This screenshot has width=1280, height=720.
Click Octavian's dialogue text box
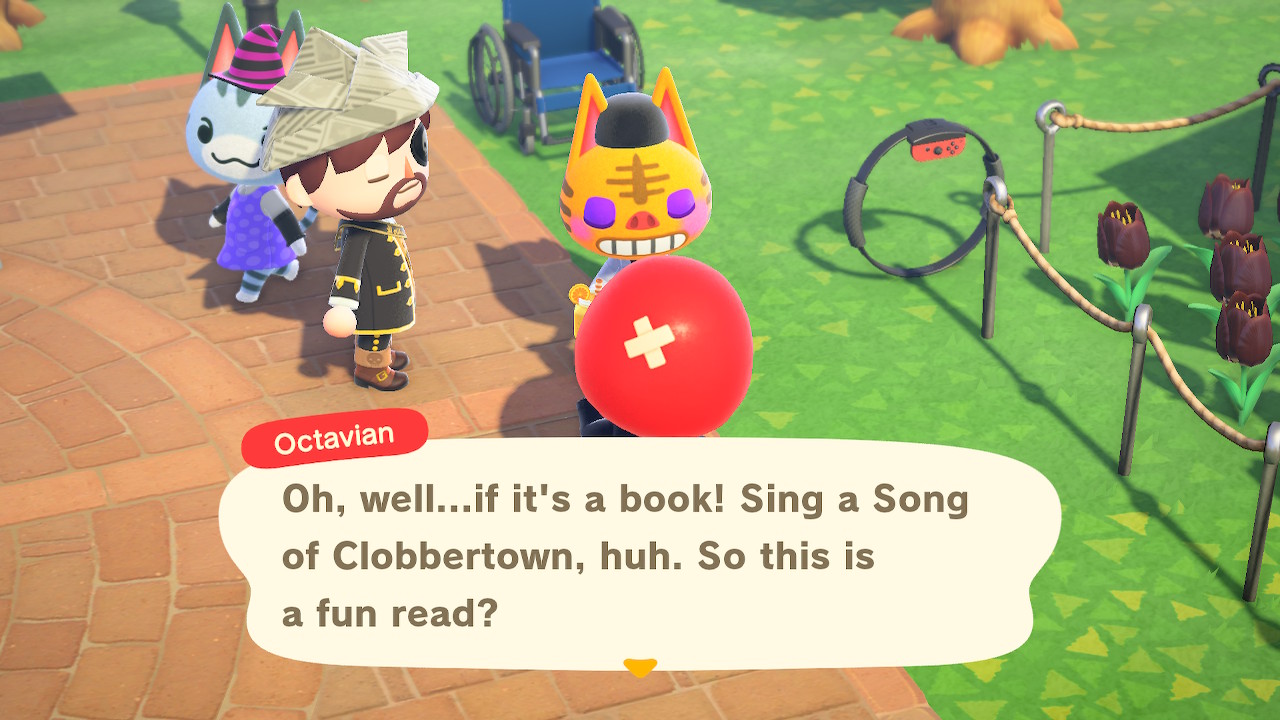(640, 555)
